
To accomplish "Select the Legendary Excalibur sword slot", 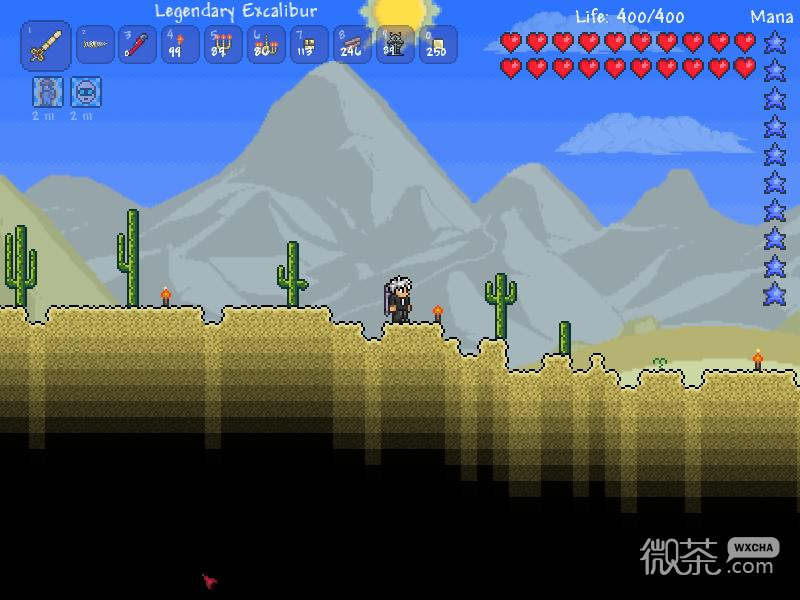I will tap(46, 46).
